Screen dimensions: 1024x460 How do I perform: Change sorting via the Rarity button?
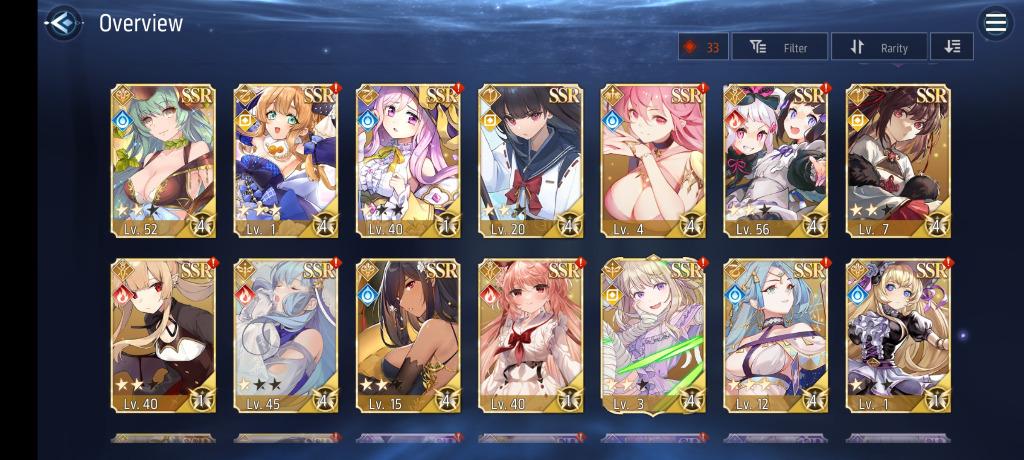[878, 47]
